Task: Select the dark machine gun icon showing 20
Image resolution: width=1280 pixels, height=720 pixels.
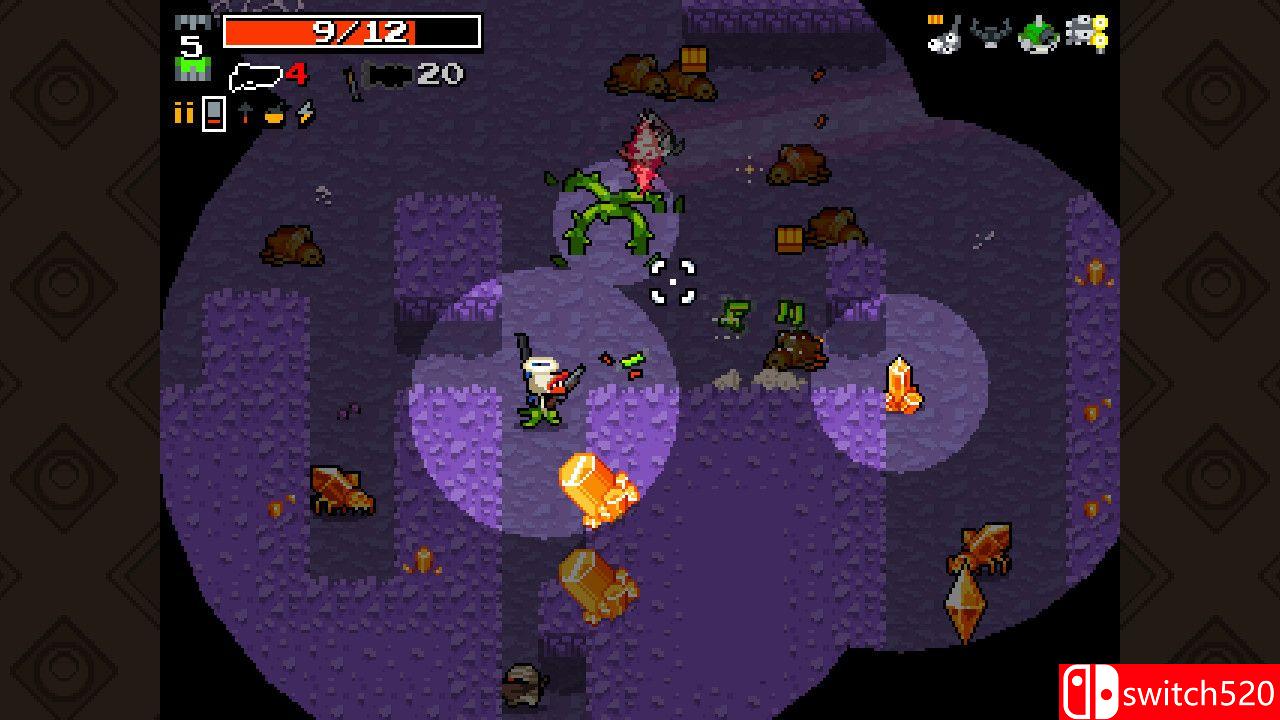Action: pos(390,76)
